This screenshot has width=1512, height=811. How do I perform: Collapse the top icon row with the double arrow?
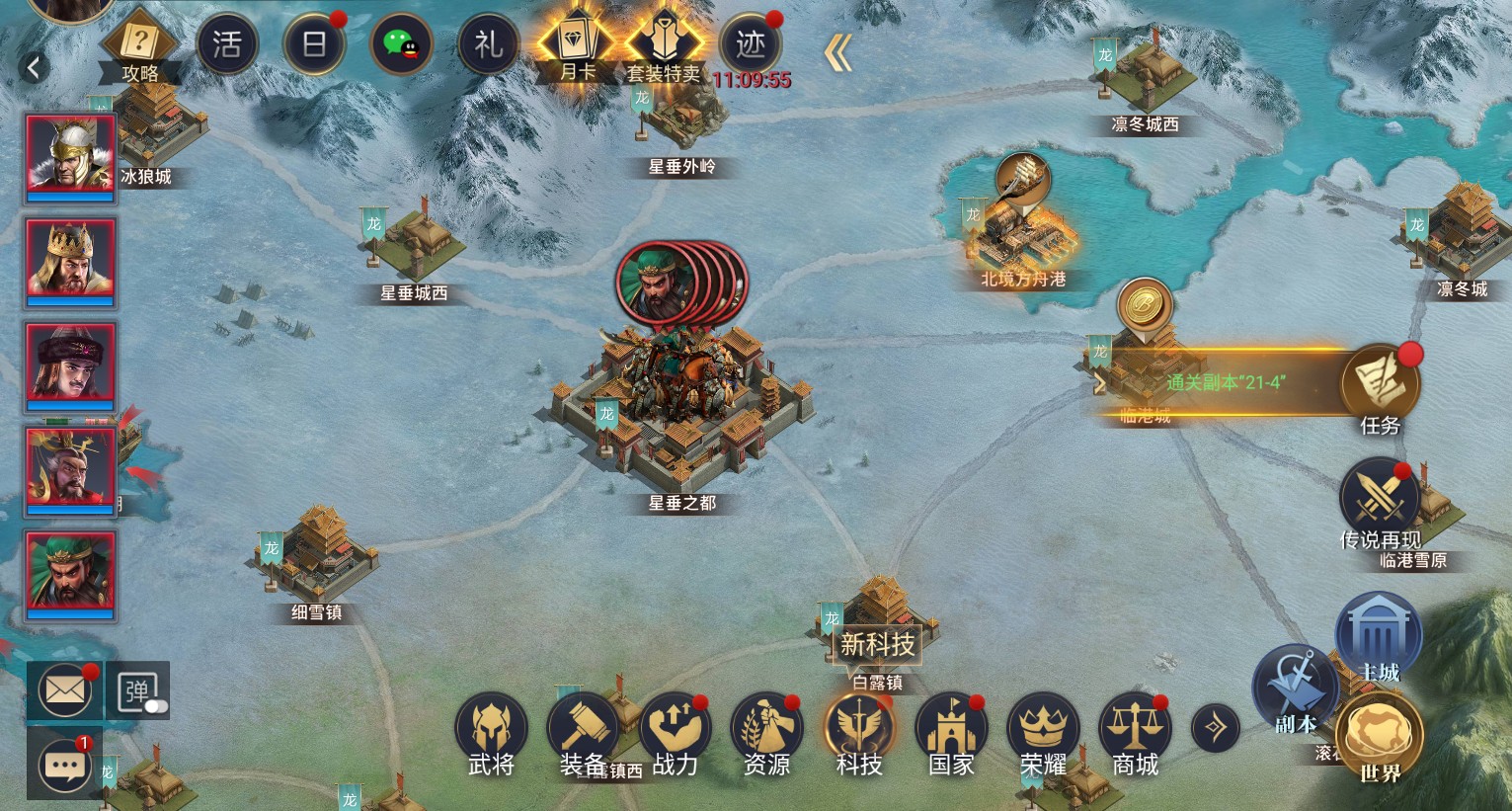pos(837,52)
